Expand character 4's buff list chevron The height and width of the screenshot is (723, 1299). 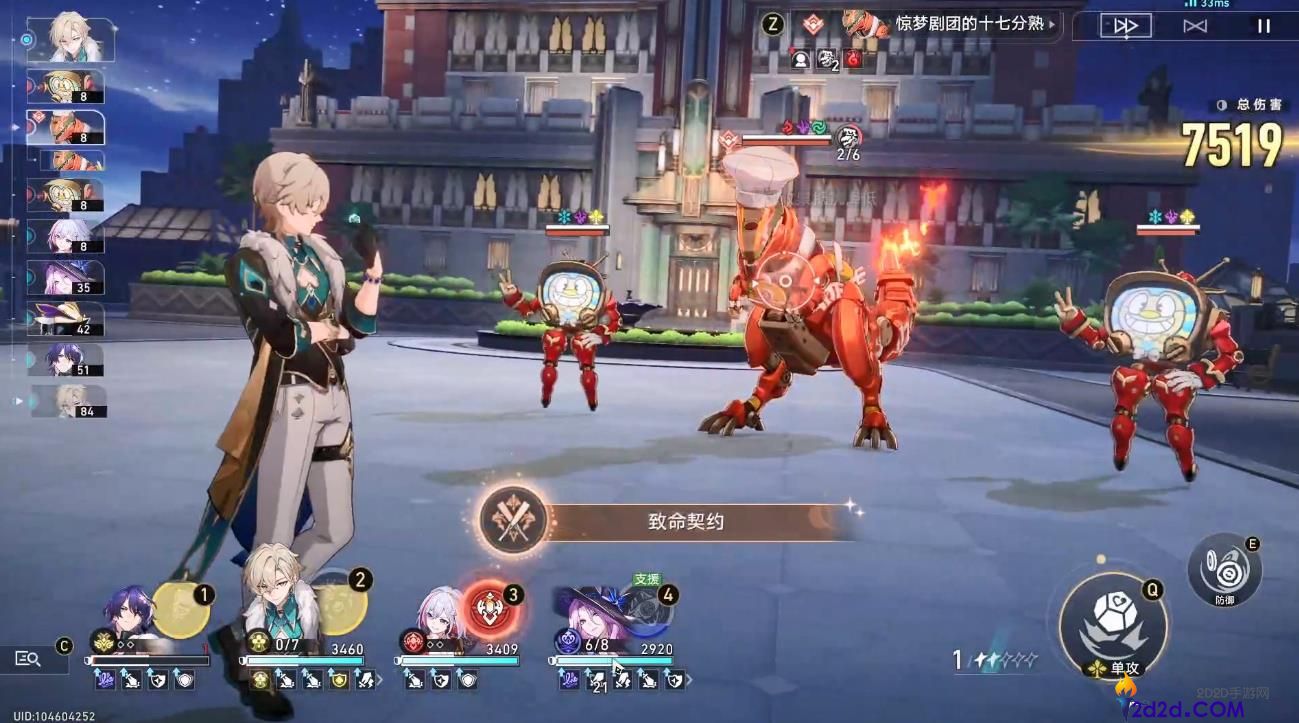point(689,680)
